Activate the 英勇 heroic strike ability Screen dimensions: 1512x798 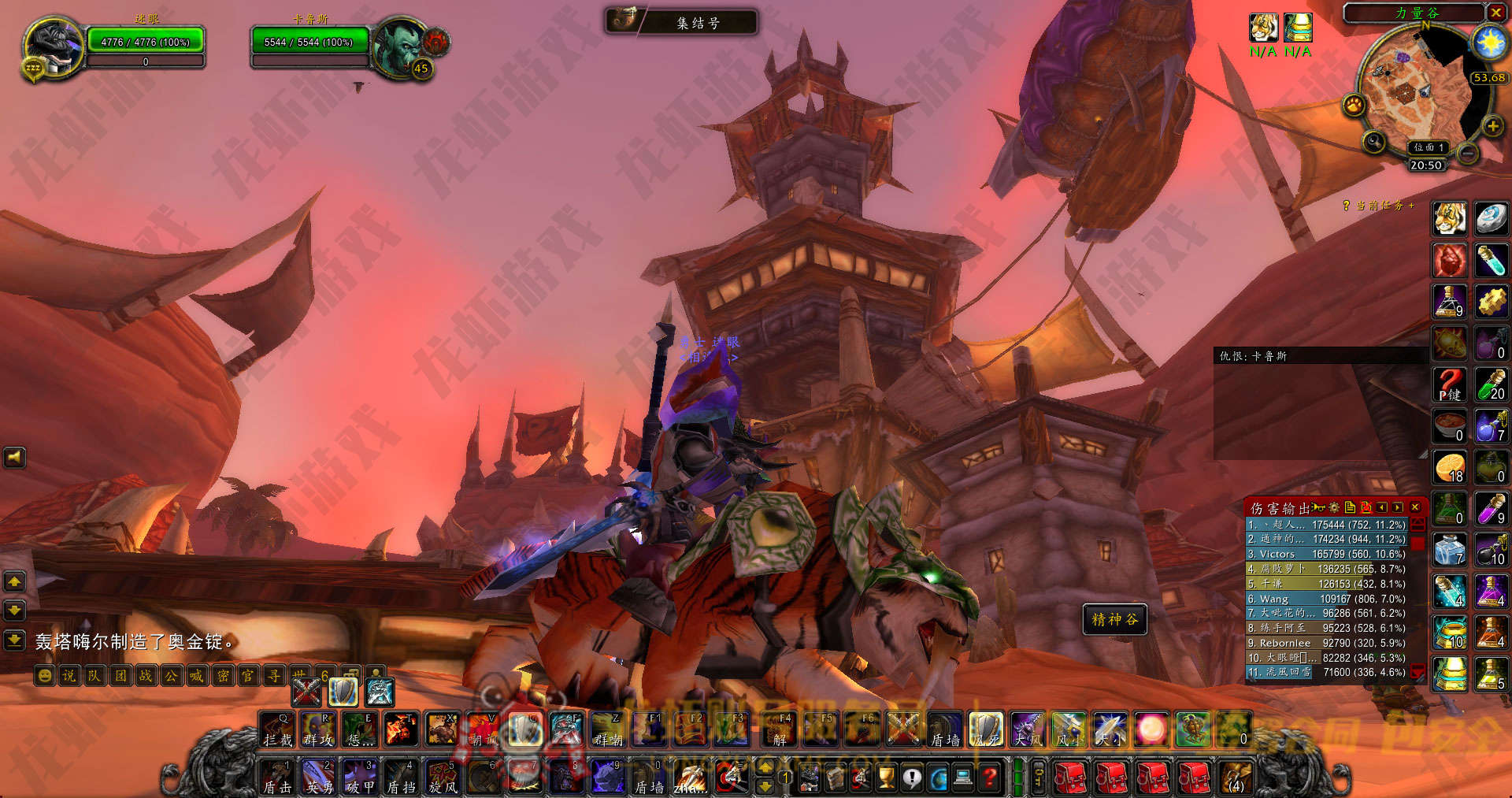(x=319, y=776)
